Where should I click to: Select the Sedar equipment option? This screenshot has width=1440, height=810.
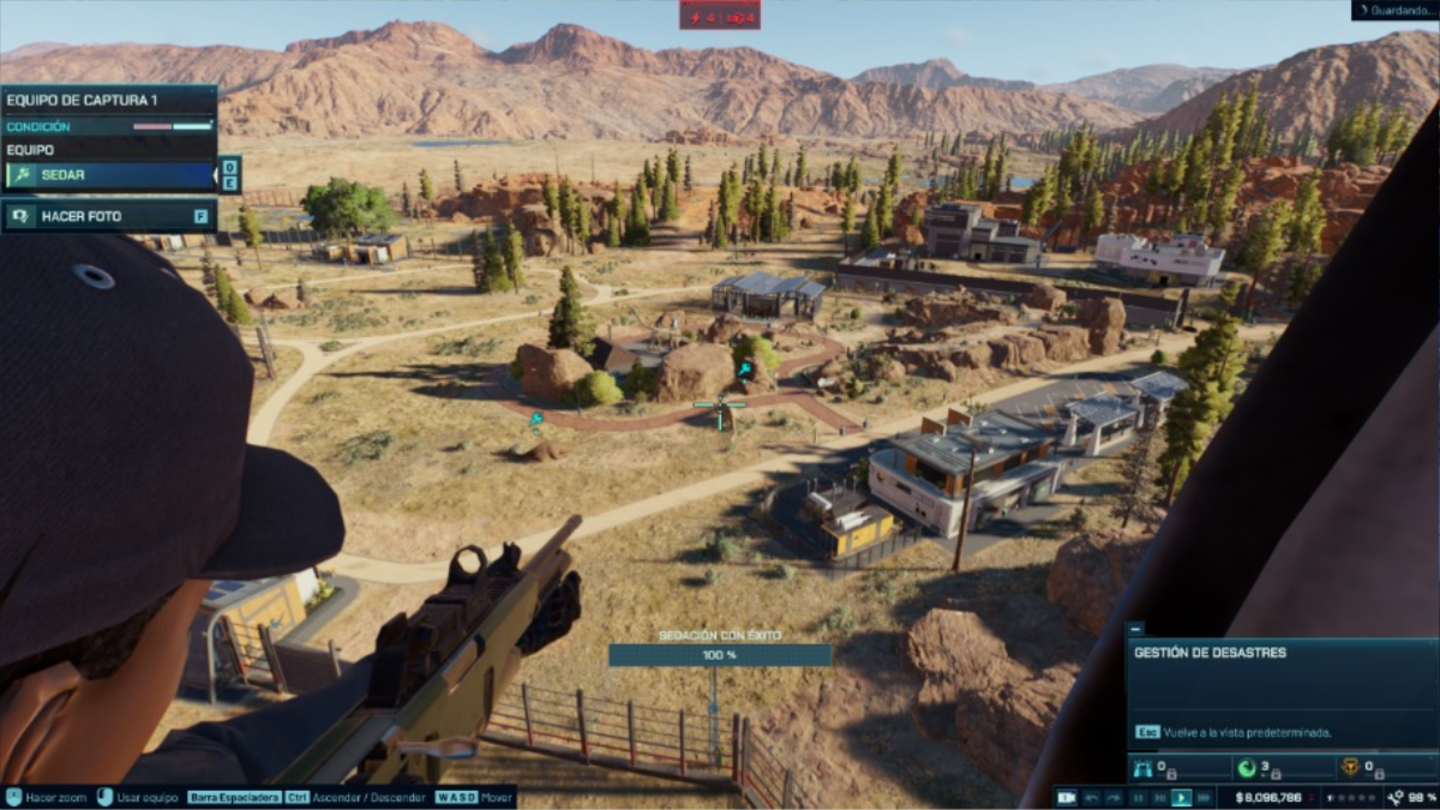click(x=110, y=175)
